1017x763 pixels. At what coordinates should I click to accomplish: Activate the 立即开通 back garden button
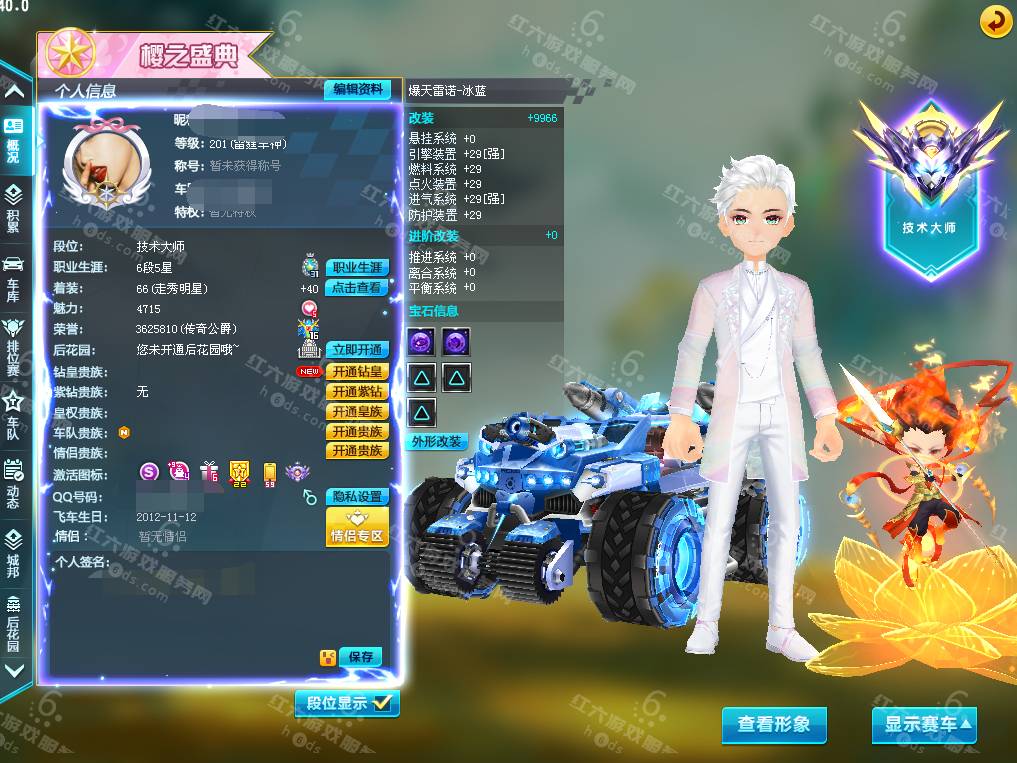[357, 350]
